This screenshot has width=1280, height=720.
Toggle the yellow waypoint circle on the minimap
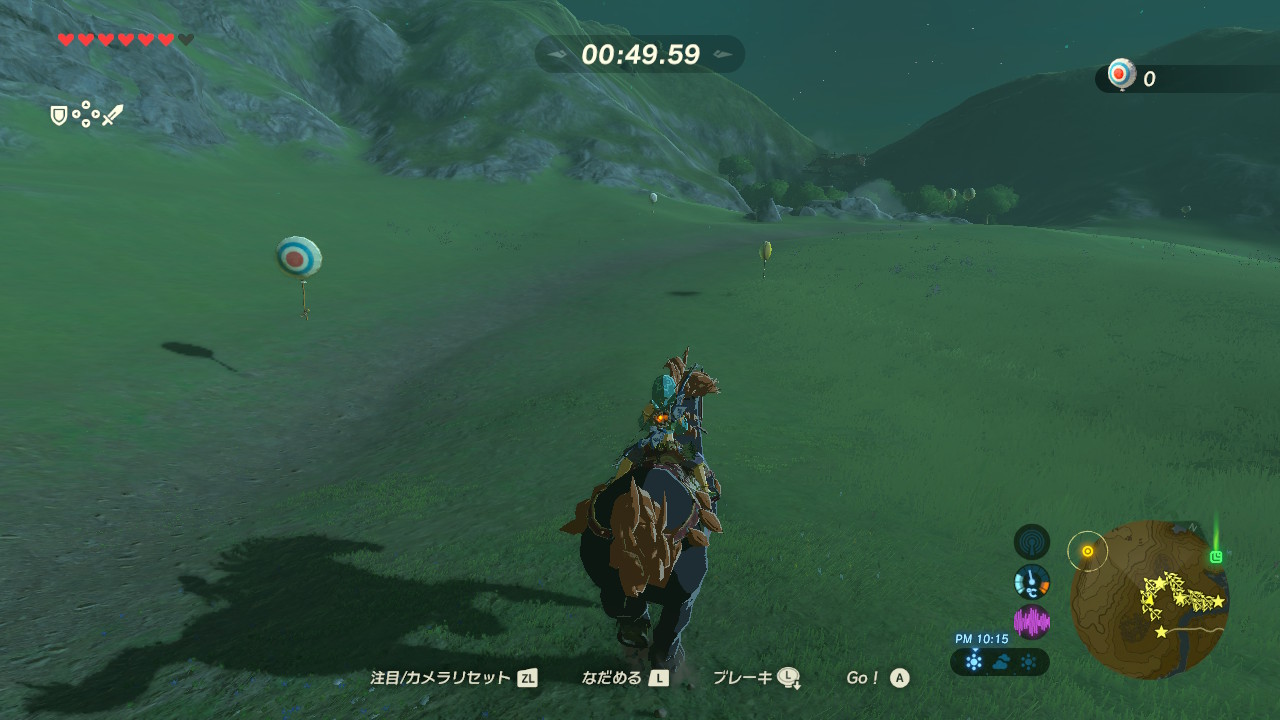[1085, 549]
